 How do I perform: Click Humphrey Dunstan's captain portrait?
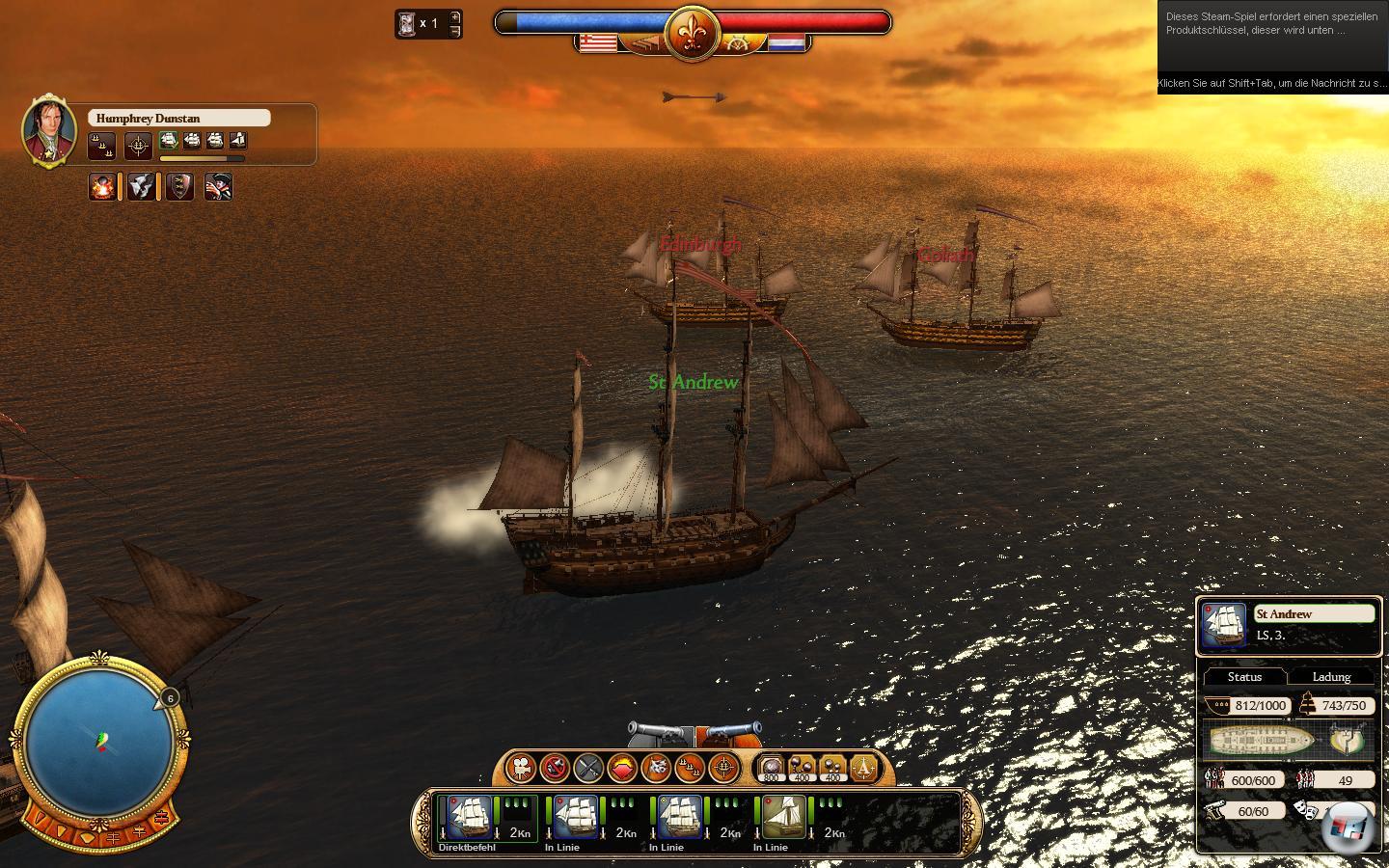[49, 129]
